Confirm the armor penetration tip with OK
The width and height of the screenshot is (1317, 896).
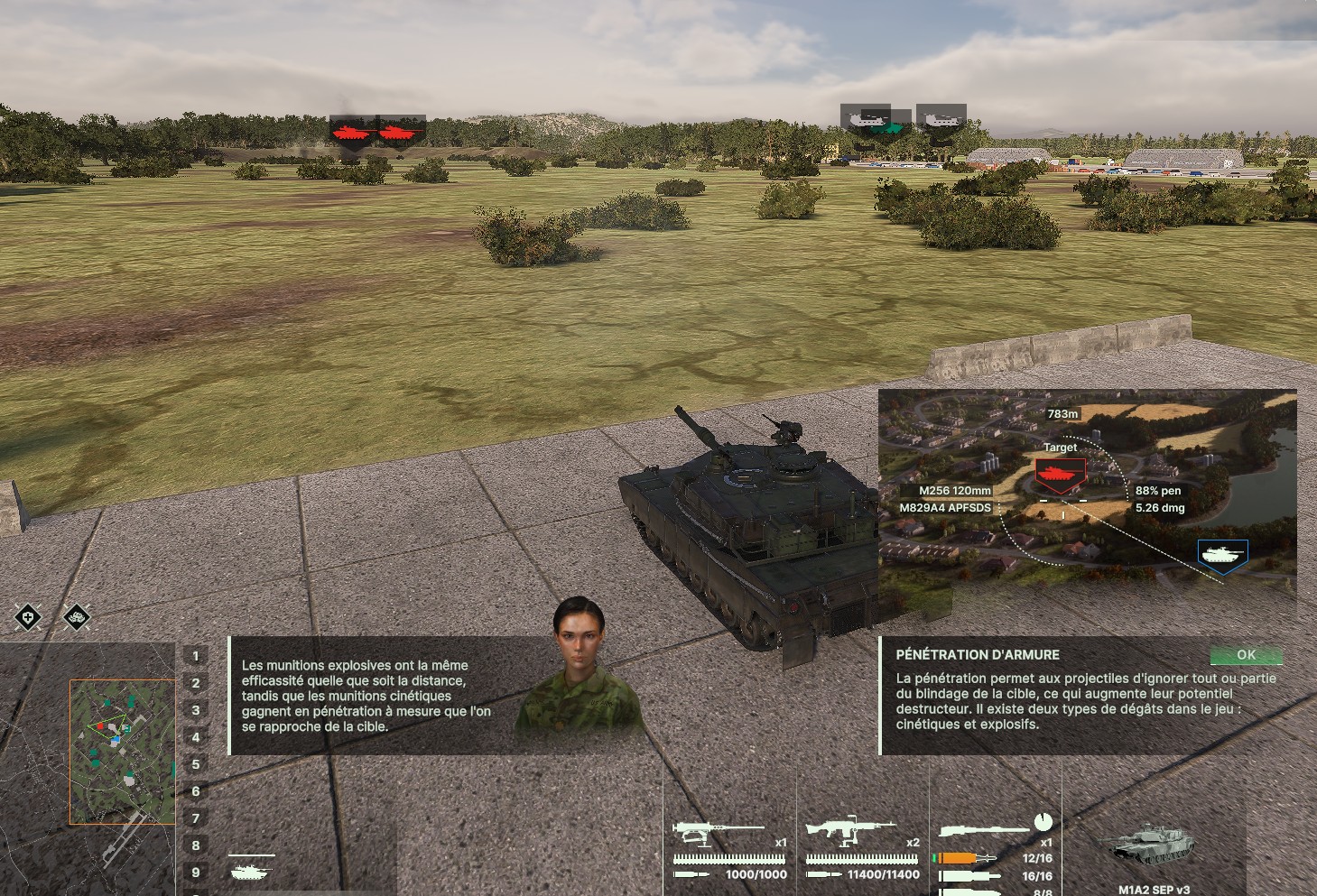pyautogui.click(x=1246, y=655)
